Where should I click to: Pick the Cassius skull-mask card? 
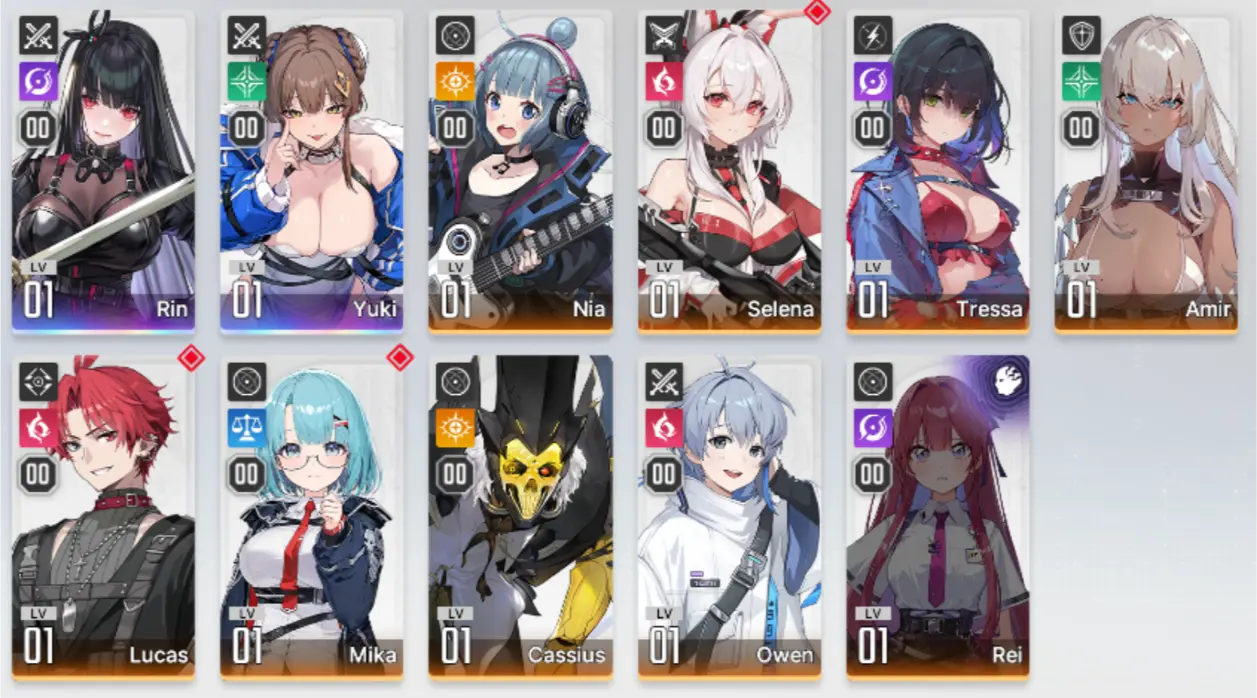click(520, 515)
